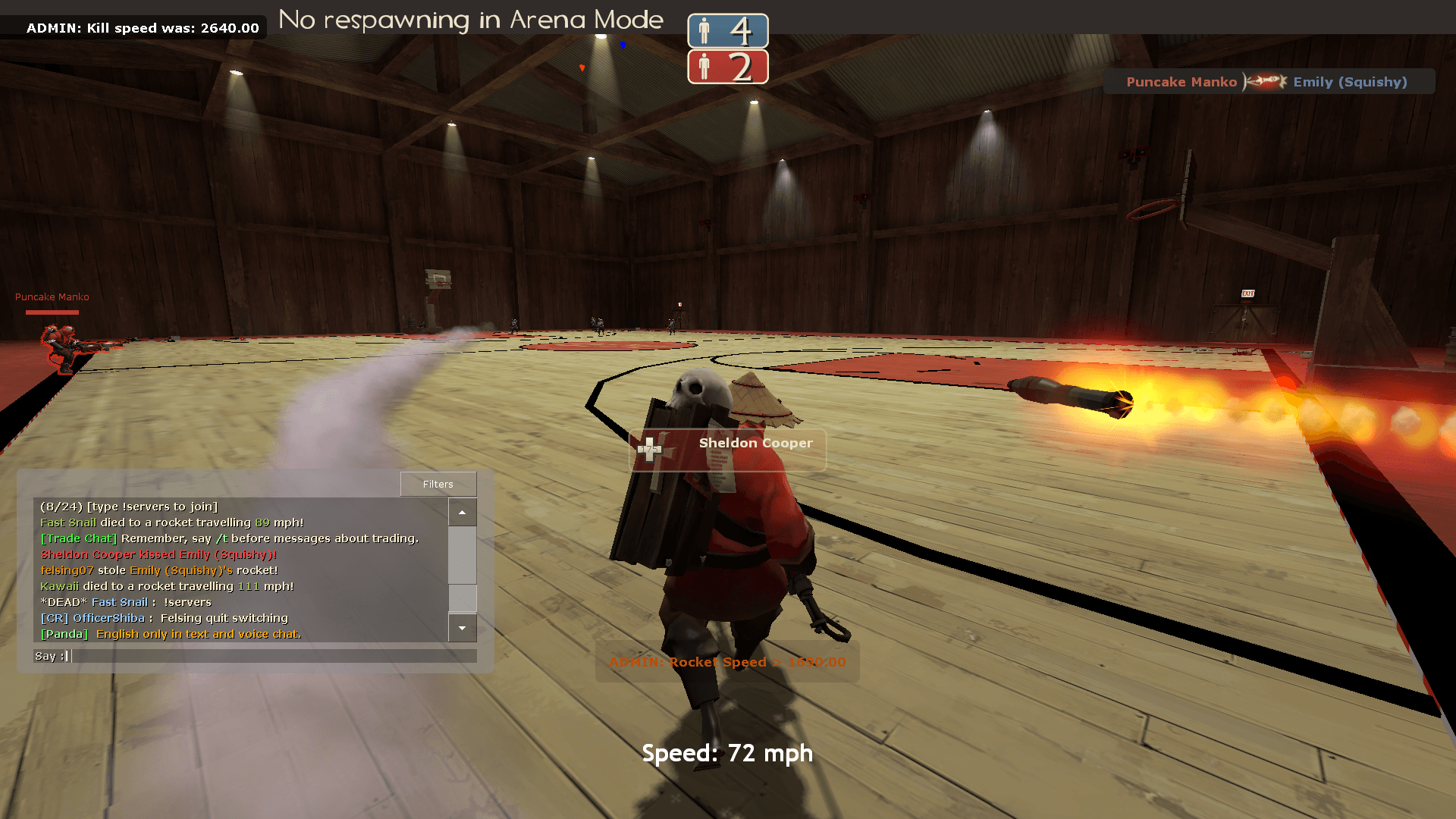Screen dimensions: 1456x819
Task: Click the chat scroll down arrow
Action: [x=462, y=628]
